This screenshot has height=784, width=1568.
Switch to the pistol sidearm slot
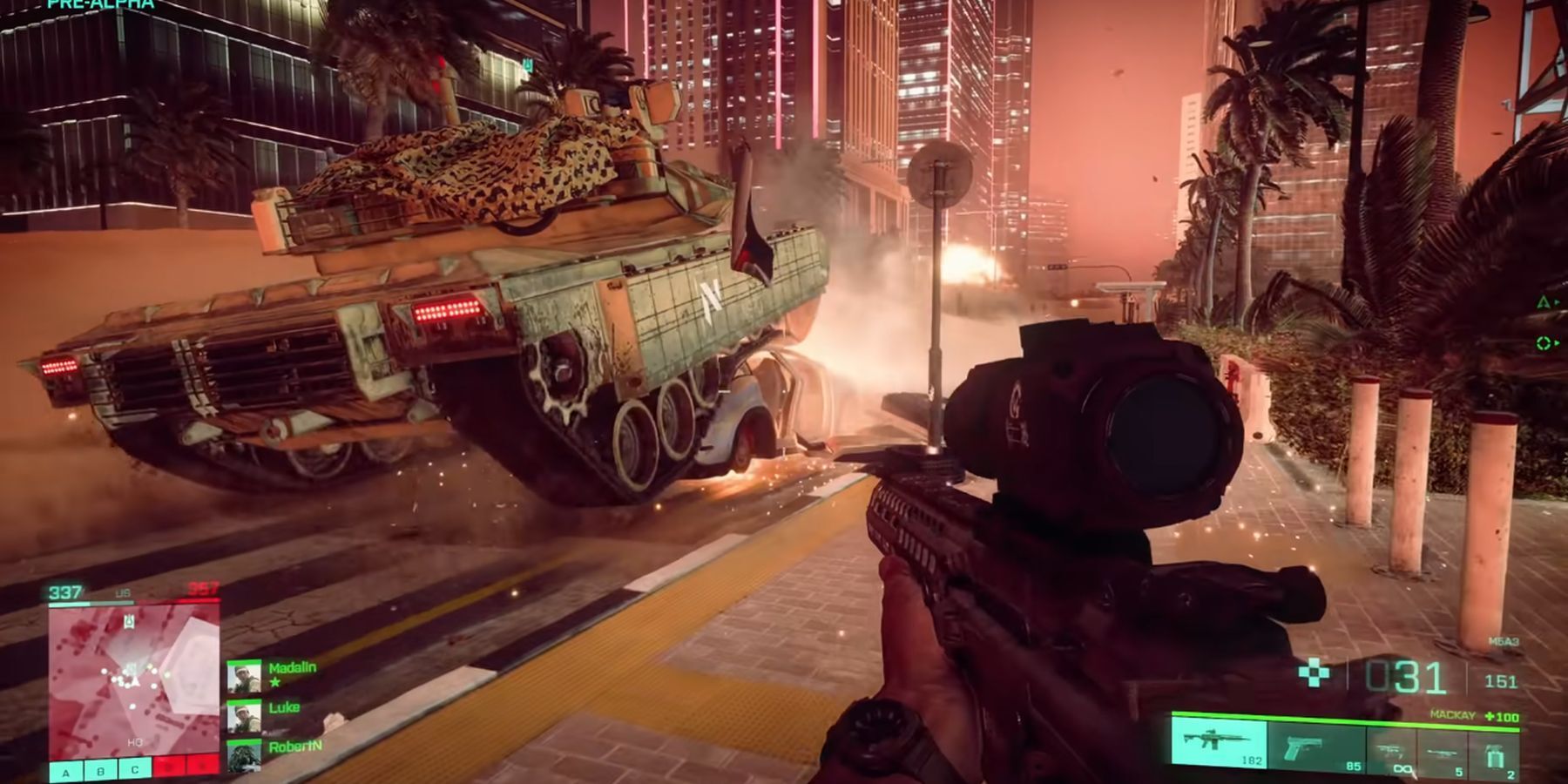point(1315,747)
